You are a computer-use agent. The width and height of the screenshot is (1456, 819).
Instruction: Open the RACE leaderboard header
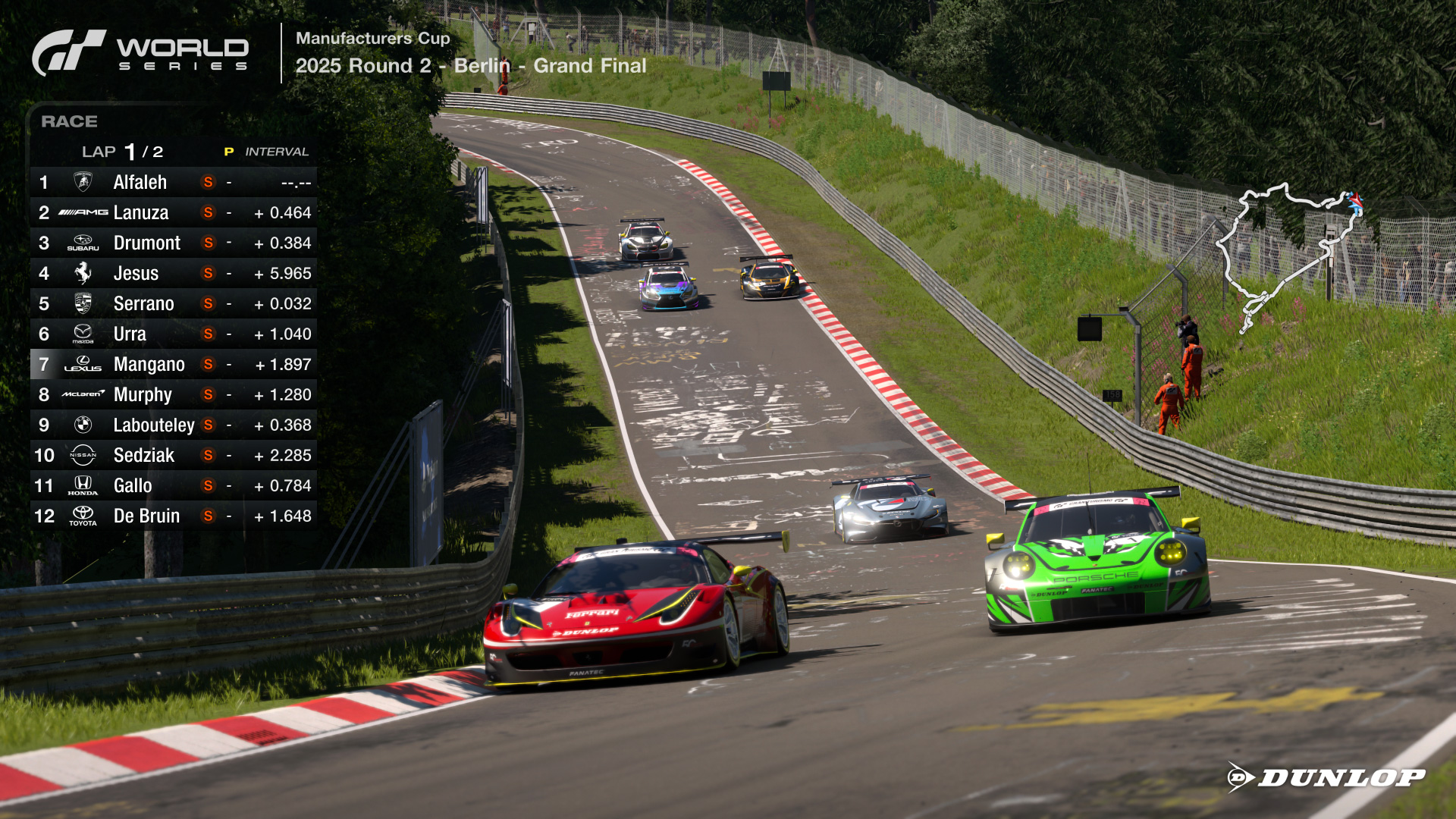tap(70, 121)
